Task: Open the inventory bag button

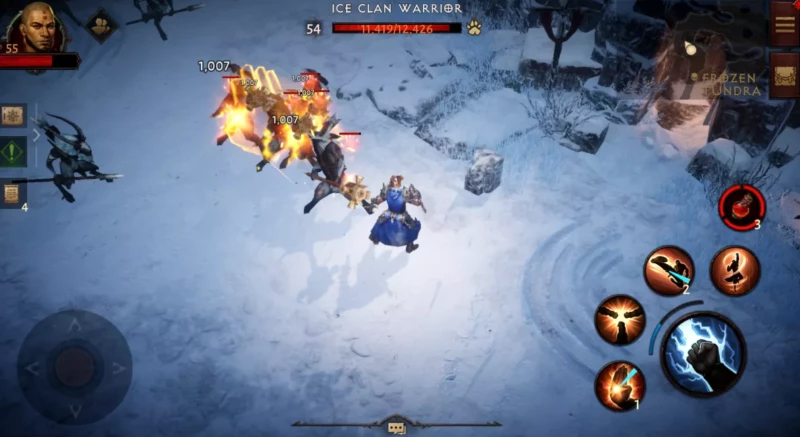Action: click(784, 74)
